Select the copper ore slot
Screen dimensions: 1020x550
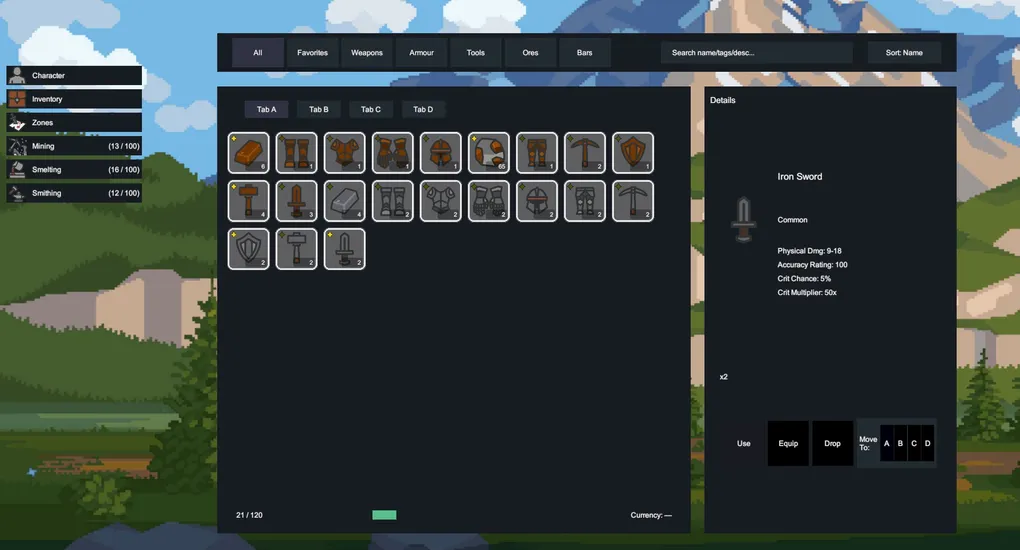(489, 153)
